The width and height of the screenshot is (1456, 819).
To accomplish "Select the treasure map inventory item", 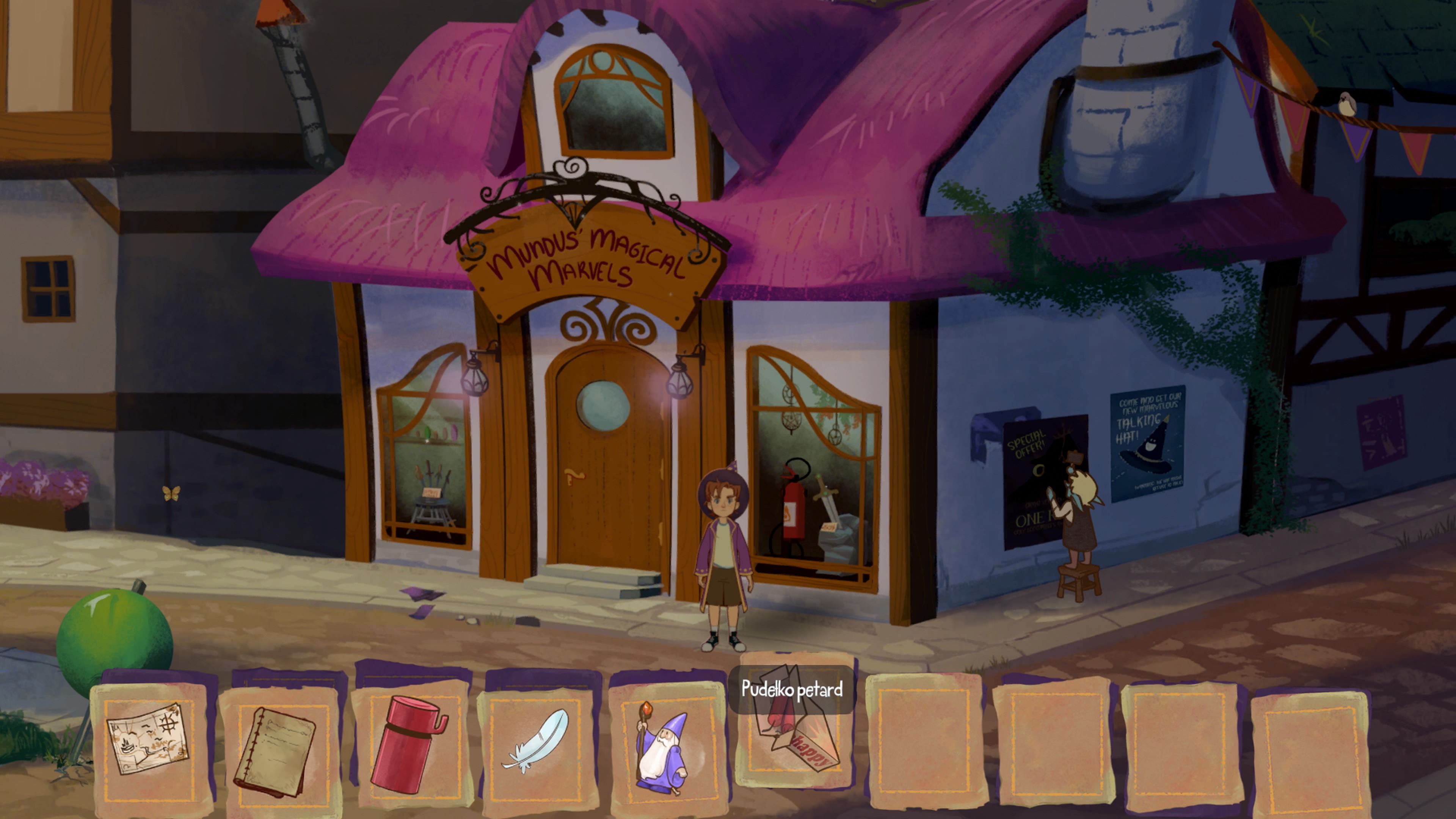I will pos(148,738).
